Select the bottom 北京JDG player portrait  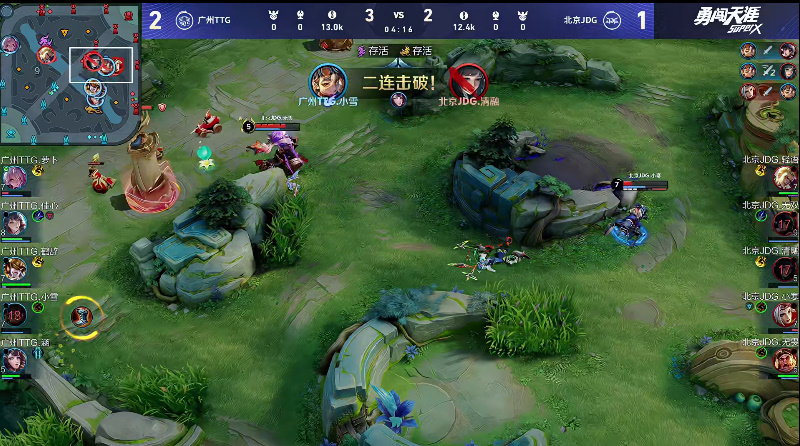click(785, 360)
